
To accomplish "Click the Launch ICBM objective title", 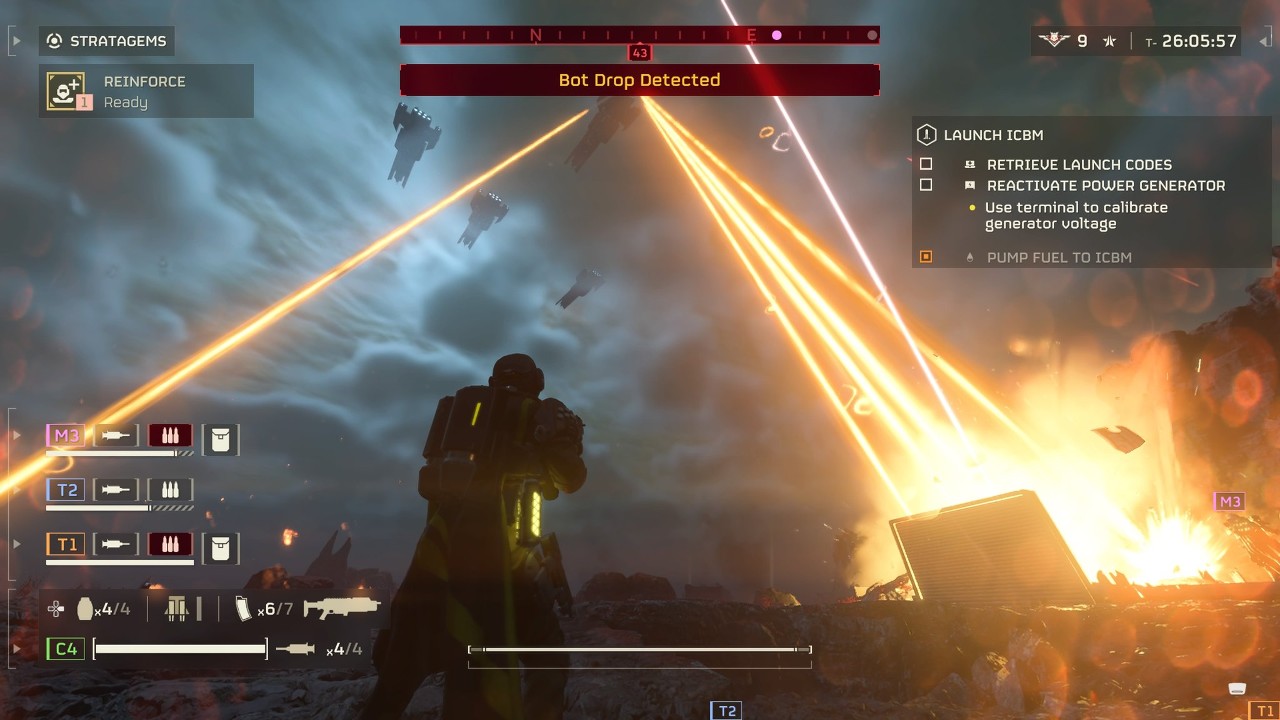I will pyautogui.click(x=993, y=135).
